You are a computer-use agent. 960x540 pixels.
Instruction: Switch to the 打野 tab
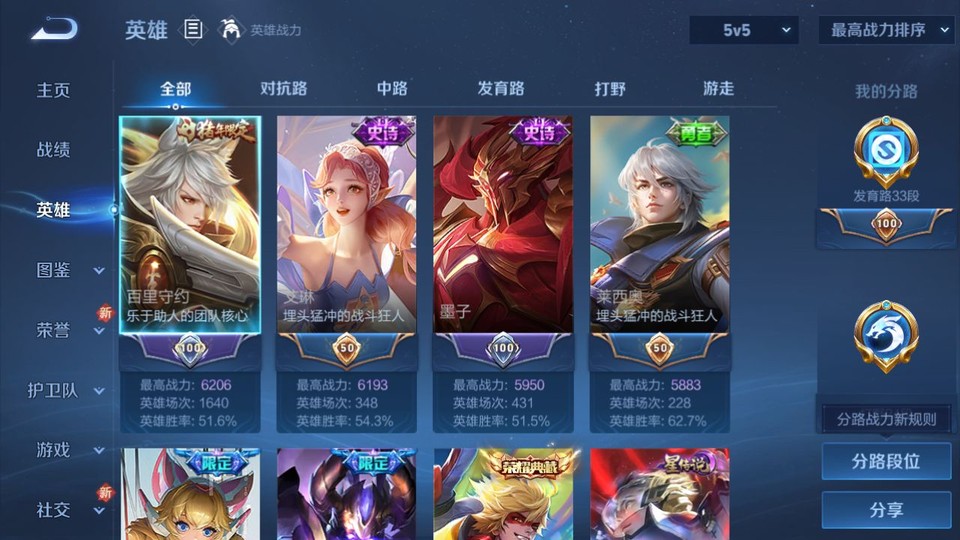click(x=610, y=88)
